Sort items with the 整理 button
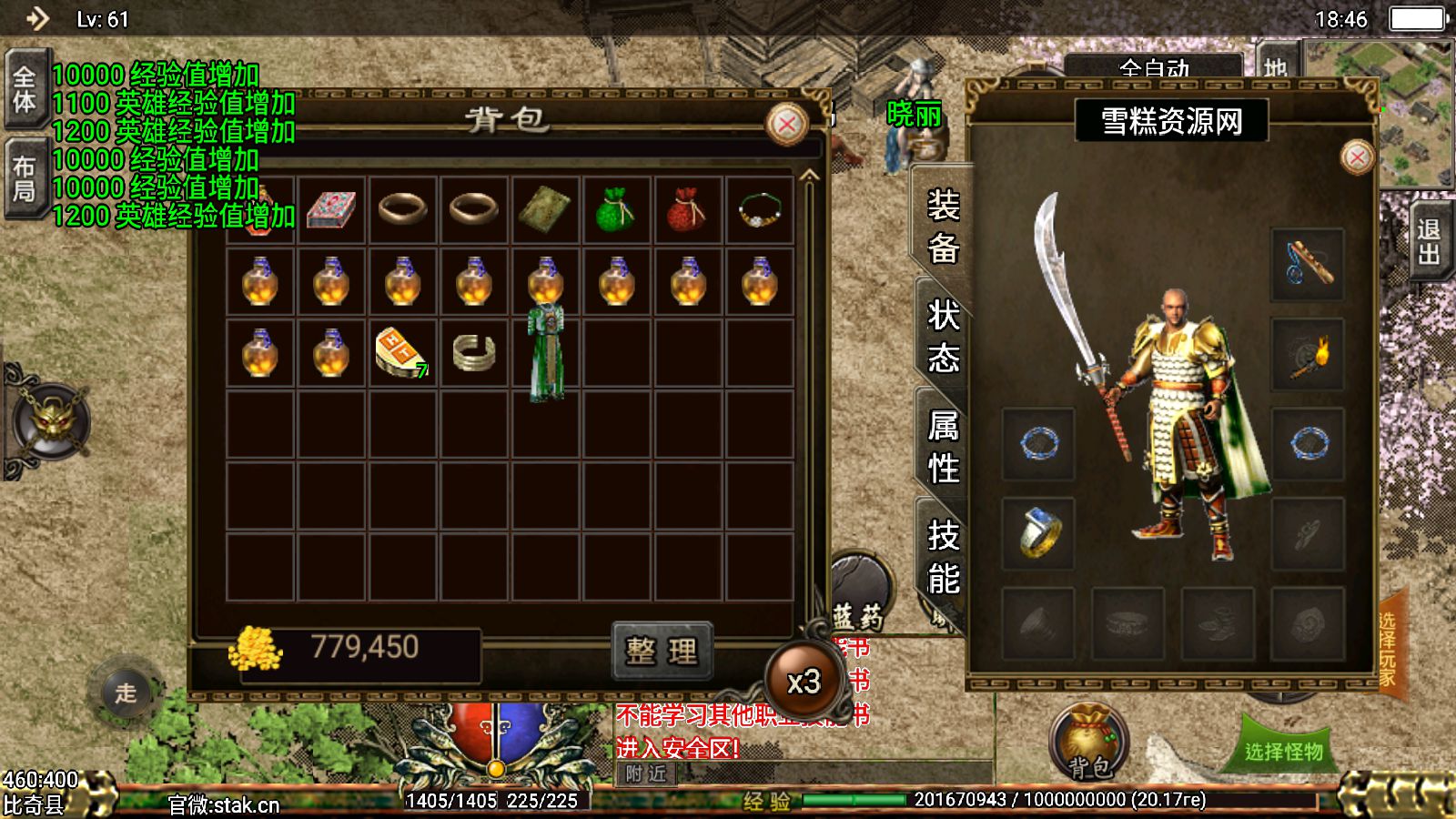Viewport: 1456px width, 819px height. (662, 651)
